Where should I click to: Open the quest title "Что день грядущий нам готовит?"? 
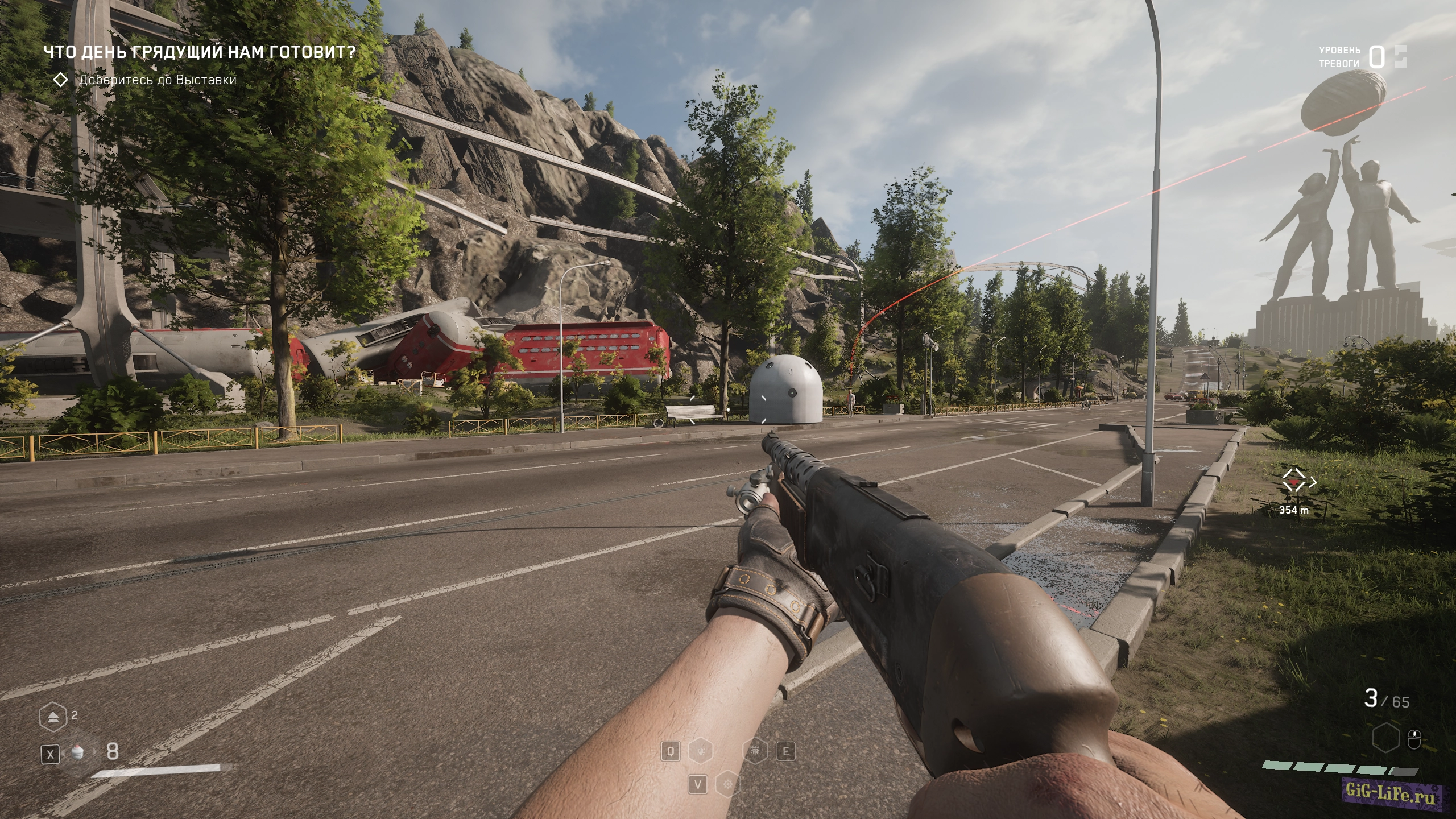[x=200, y=52]
